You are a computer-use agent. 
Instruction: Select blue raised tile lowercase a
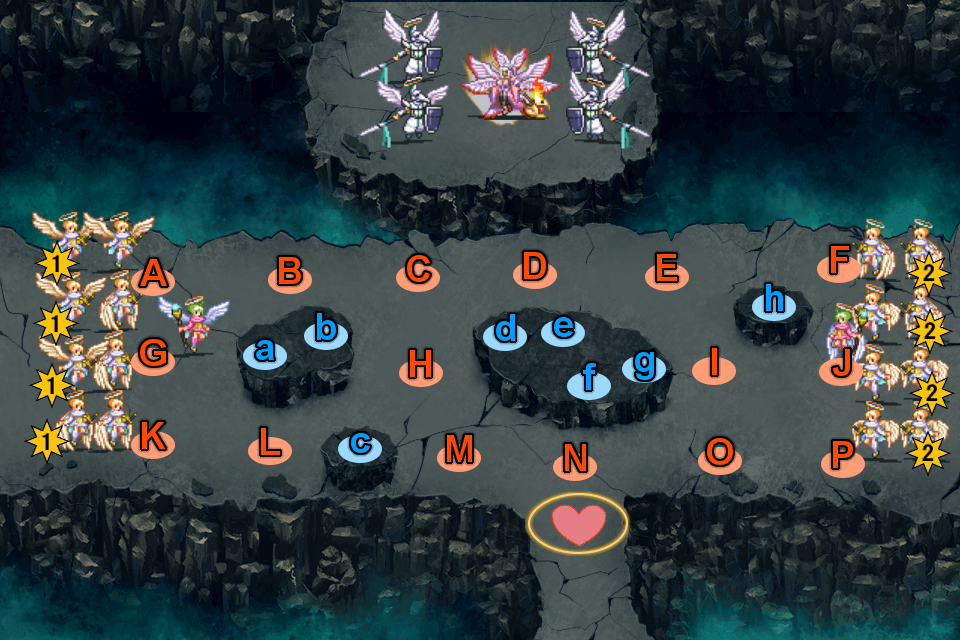264,352
